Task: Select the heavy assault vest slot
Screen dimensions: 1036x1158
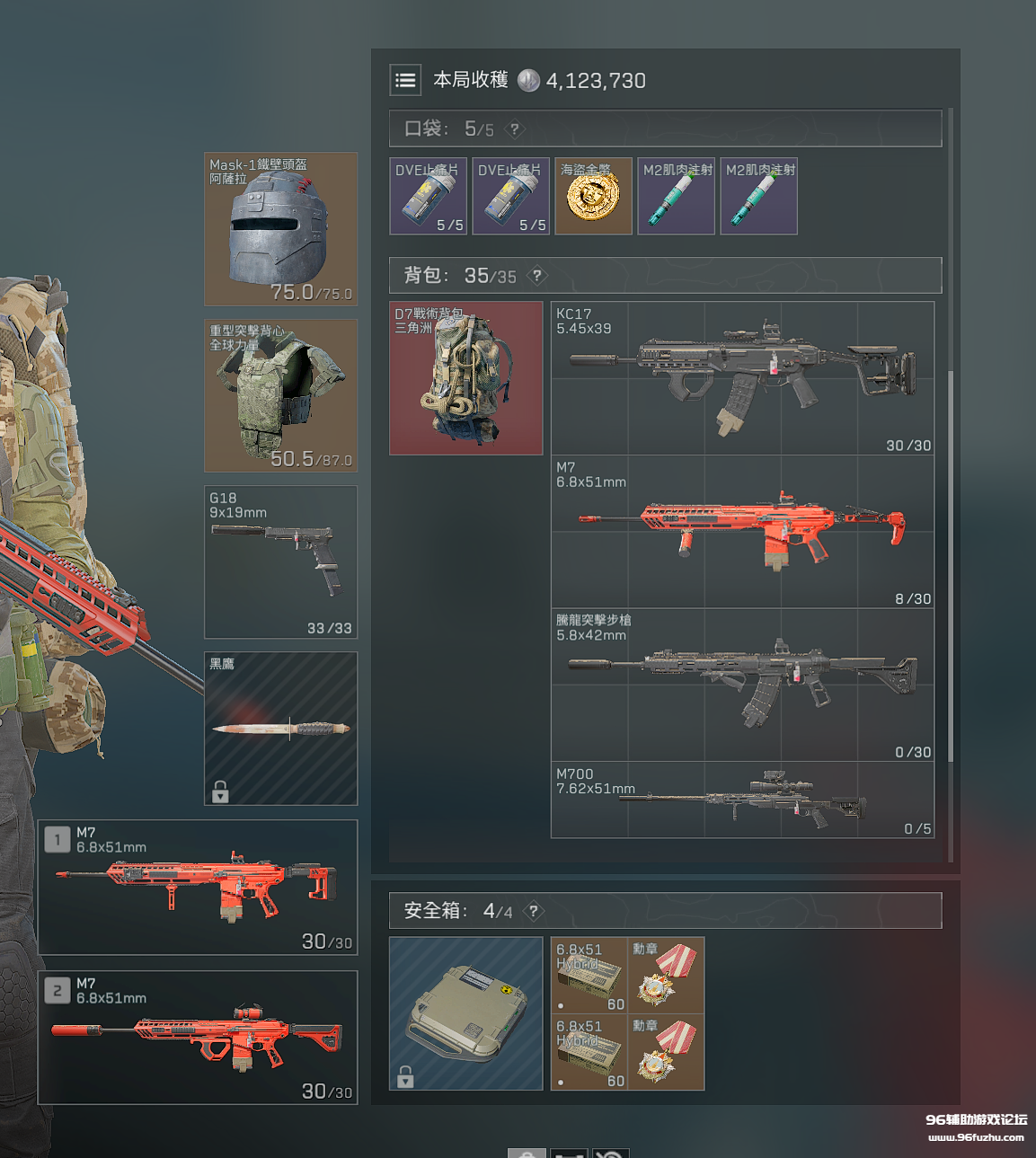Action: tap(280, 395)
